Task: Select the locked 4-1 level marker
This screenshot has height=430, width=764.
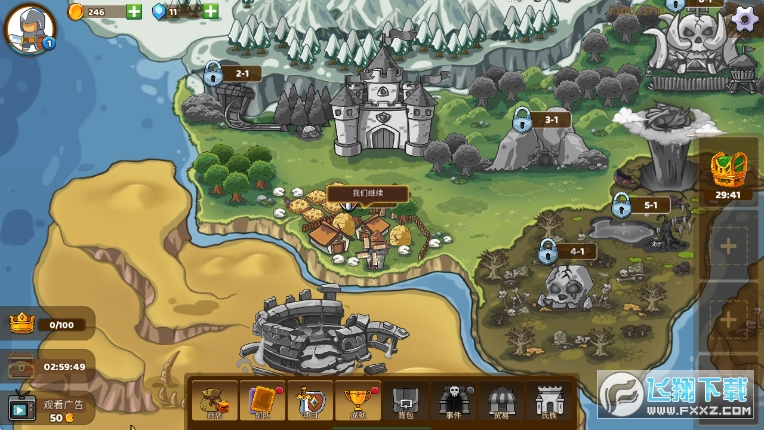Action: point(548,251)
